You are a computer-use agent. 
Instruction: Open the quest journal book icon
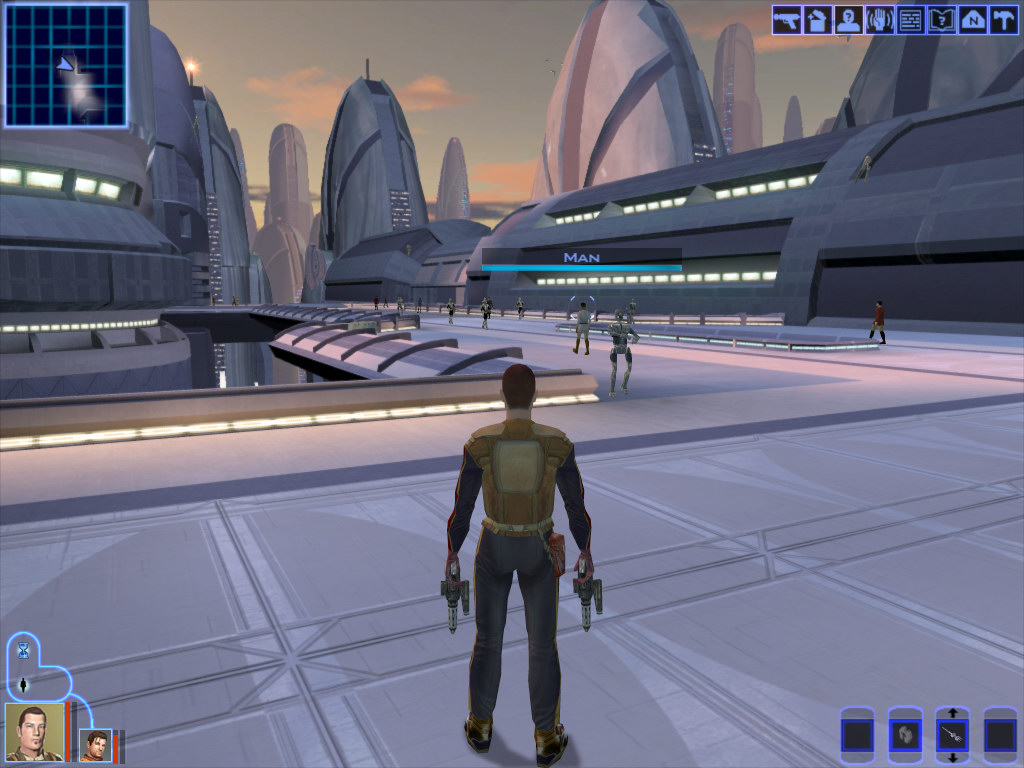[941, 20]
